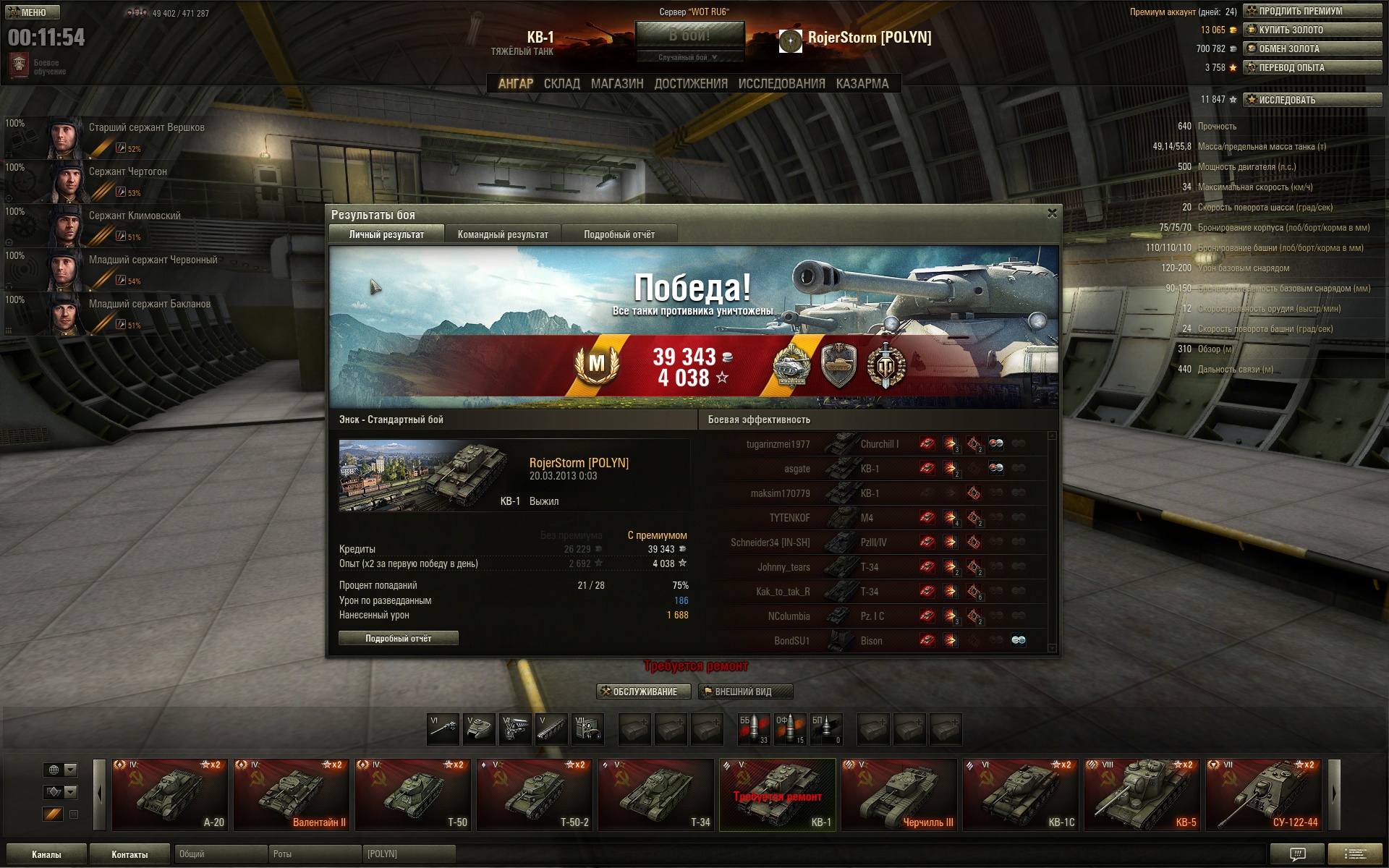Viewport: 1389px width, 868px height.
Task: Open the ВНЕШНИЙ ВИД customization
Action: pos(745,692)
